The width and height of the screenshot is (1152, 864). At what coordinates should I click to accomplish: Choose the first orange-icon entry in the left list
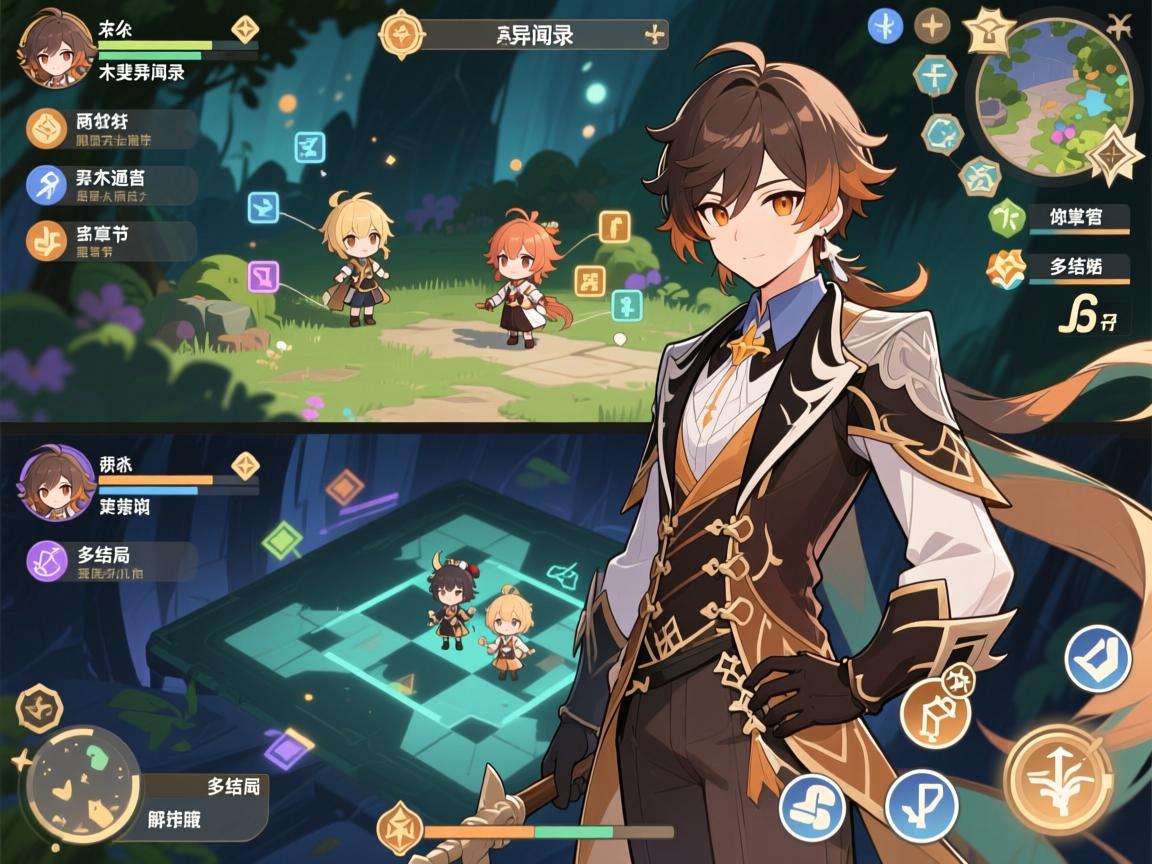pos(46,128)
